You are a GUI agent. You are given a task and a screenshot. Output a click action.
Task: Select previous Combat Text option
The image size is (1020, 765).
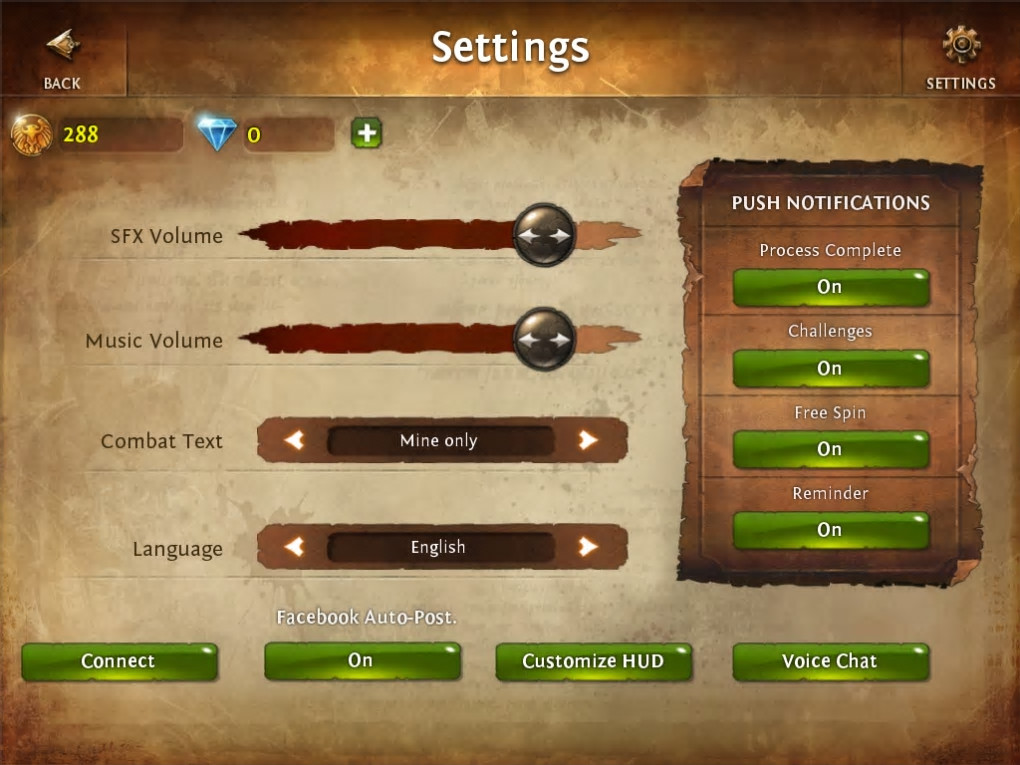tap(294, 440)
